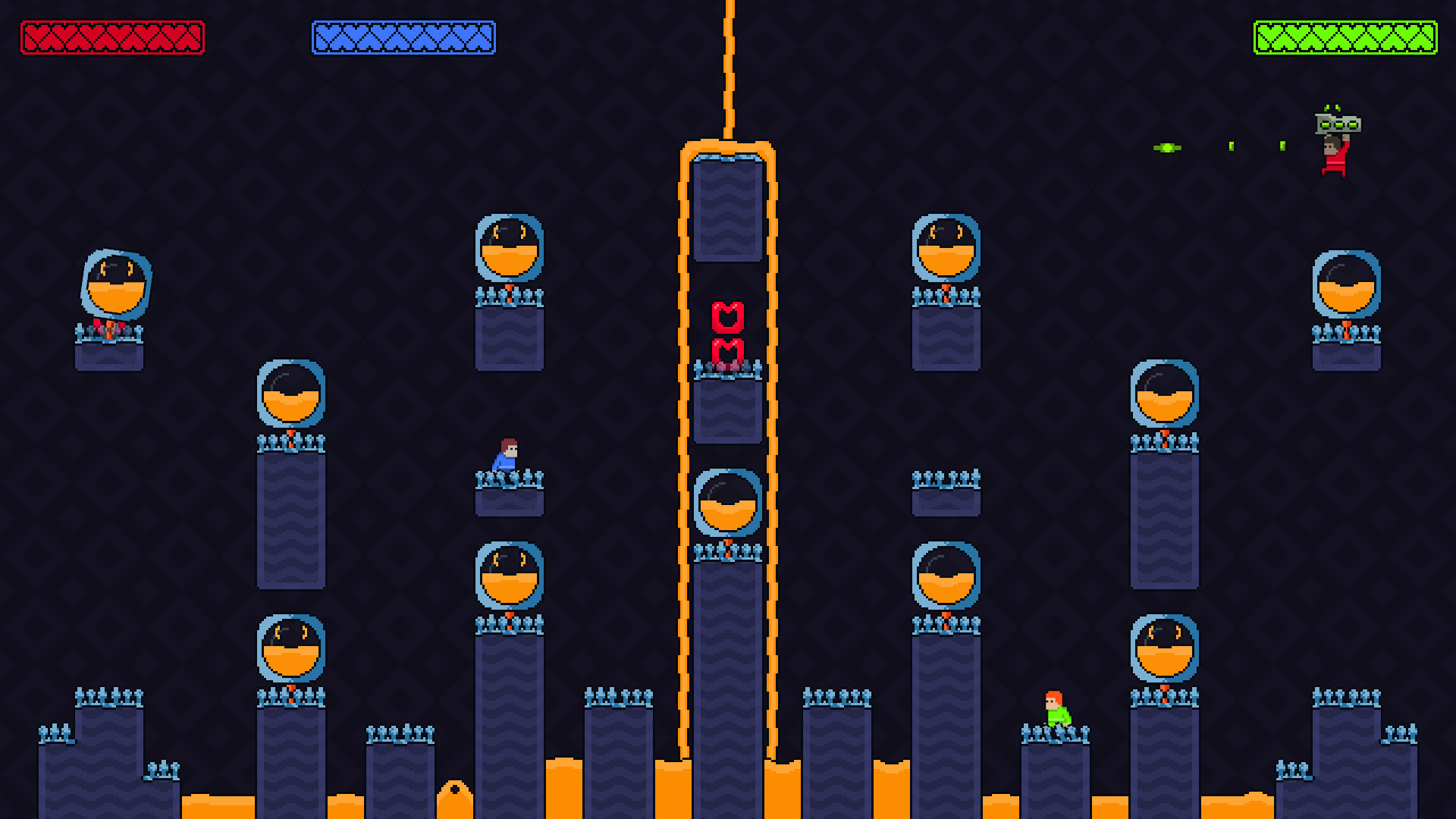This screenshot has width=1456, height=819.
Task: Click the blue character standing on the small platform
Action: pyautogui.click(x=506, y=455)
